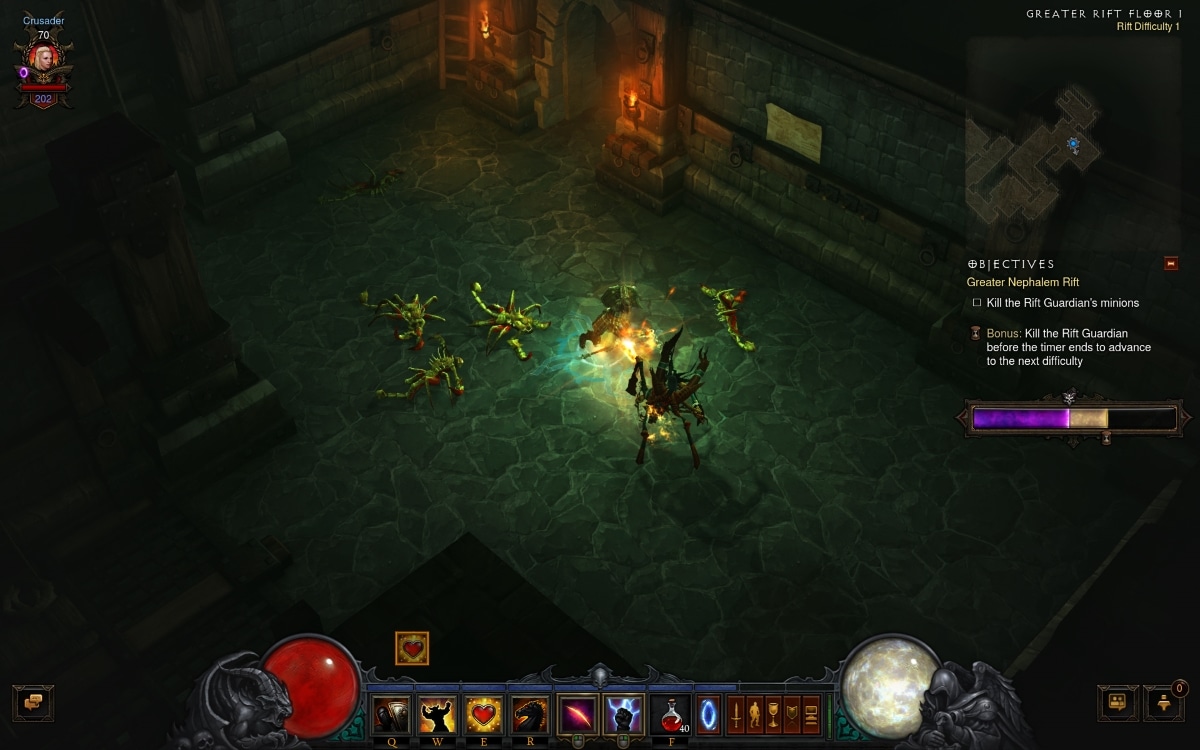Click the heart buff icon above skills
The image size is (1200, 750).
[x=412, y=648]
